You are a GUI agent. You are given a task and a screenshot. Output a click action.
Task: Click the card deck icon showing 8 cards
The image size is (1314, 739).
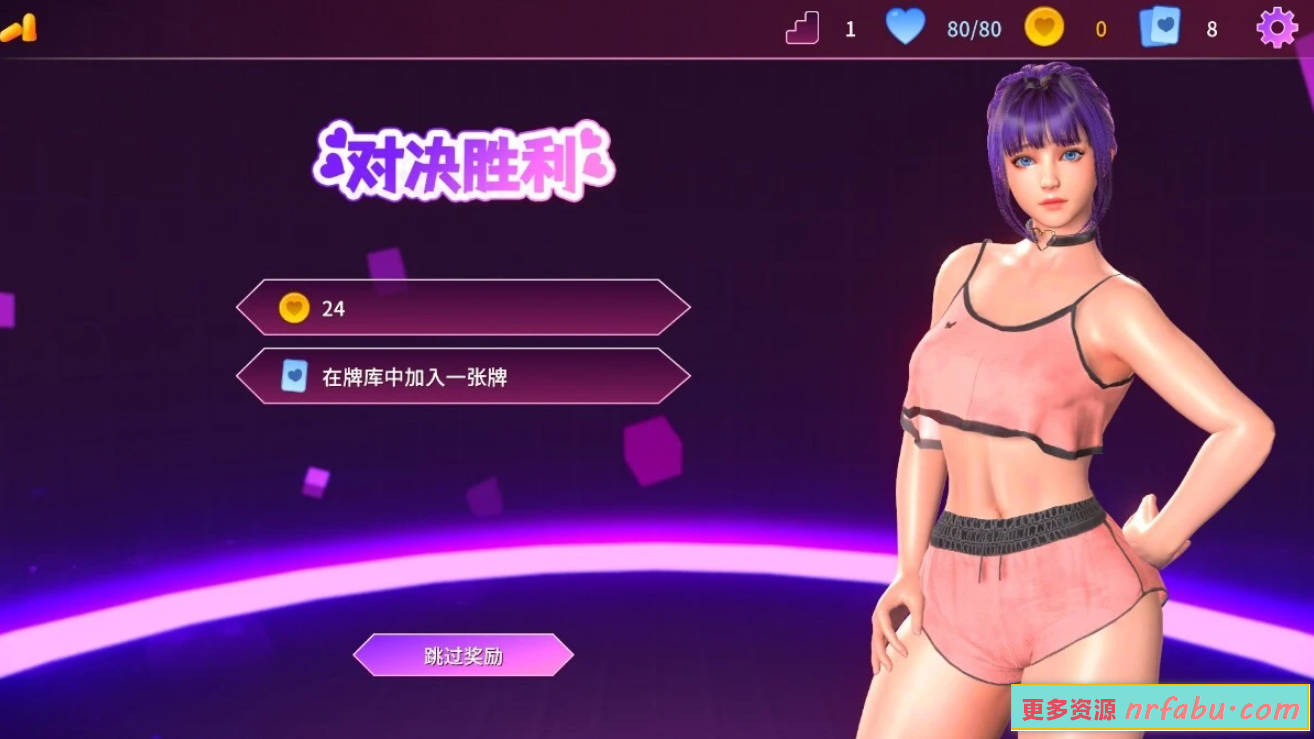click(1160, 28)
